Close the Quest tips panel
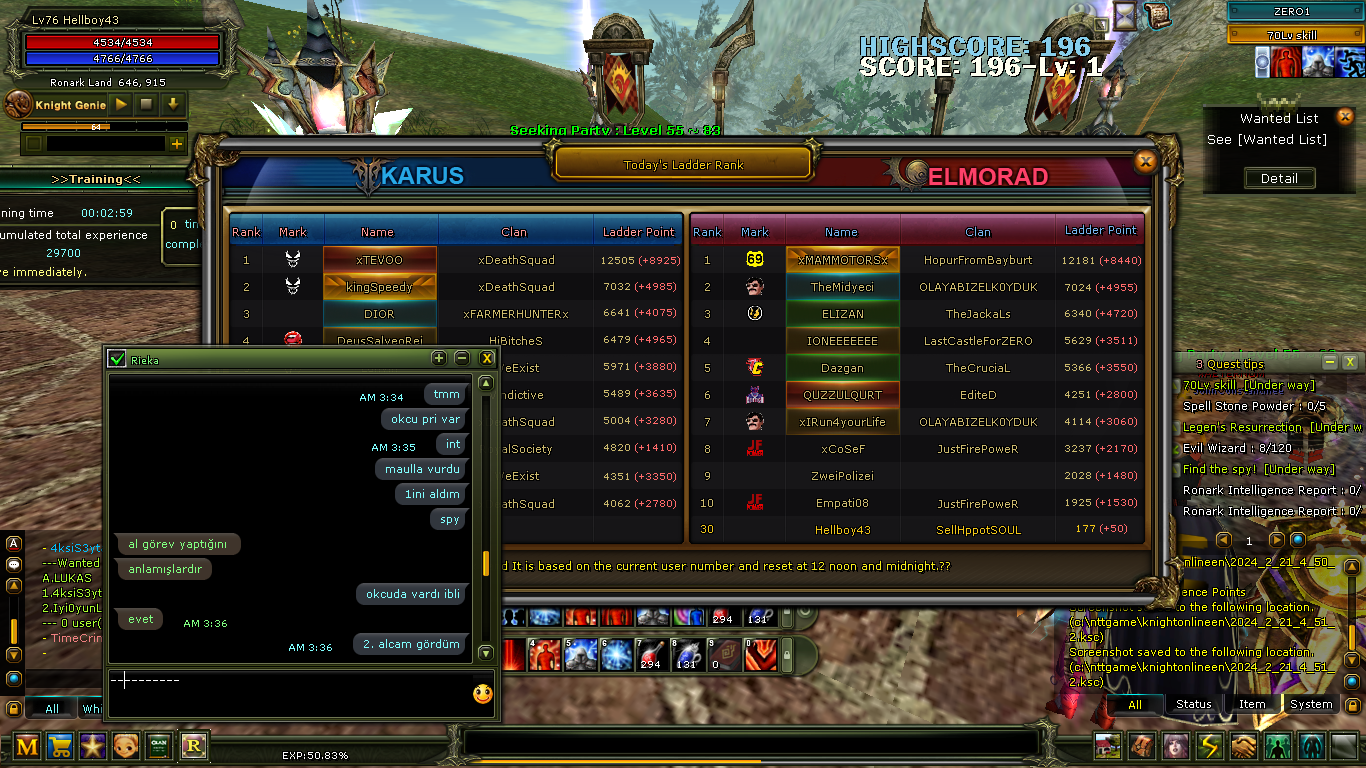1366x768 pixels. (1350, 362)
